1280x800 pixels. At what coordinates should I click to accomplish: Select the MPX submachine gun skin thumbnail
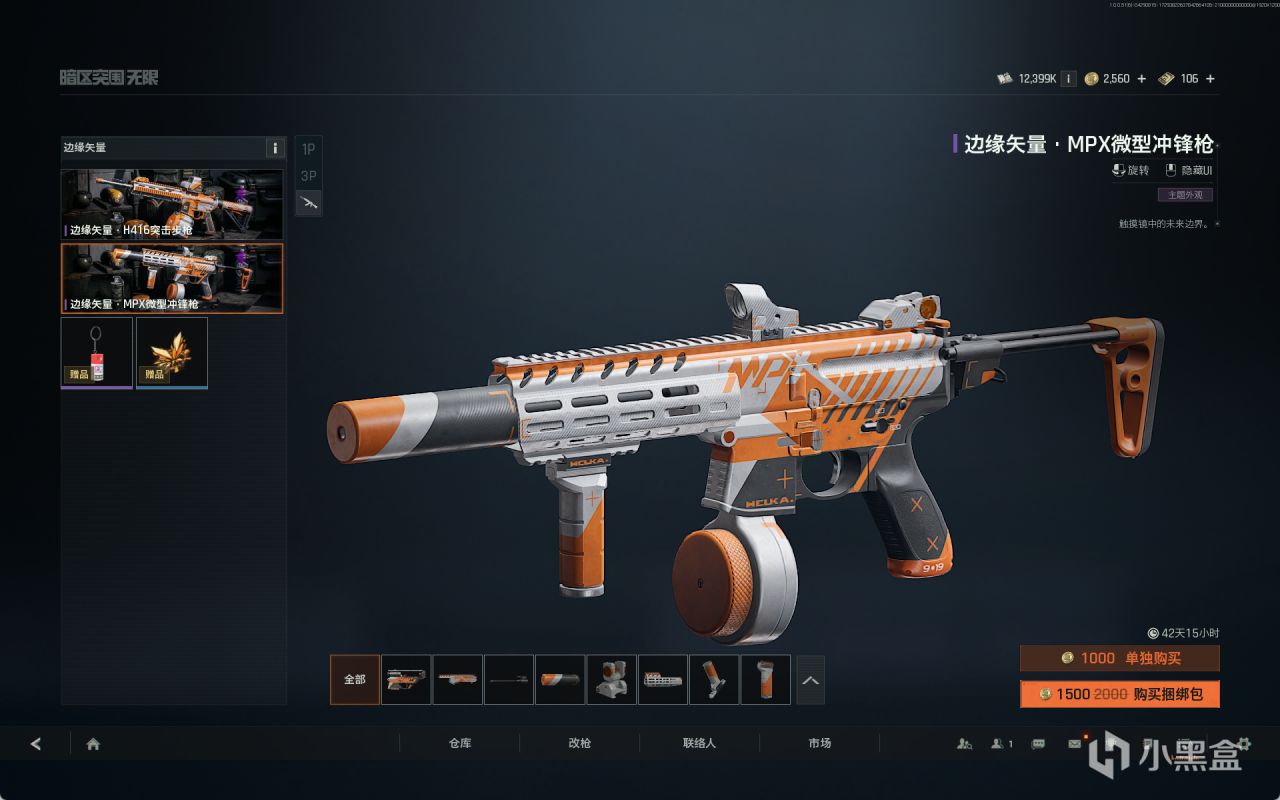172,278
